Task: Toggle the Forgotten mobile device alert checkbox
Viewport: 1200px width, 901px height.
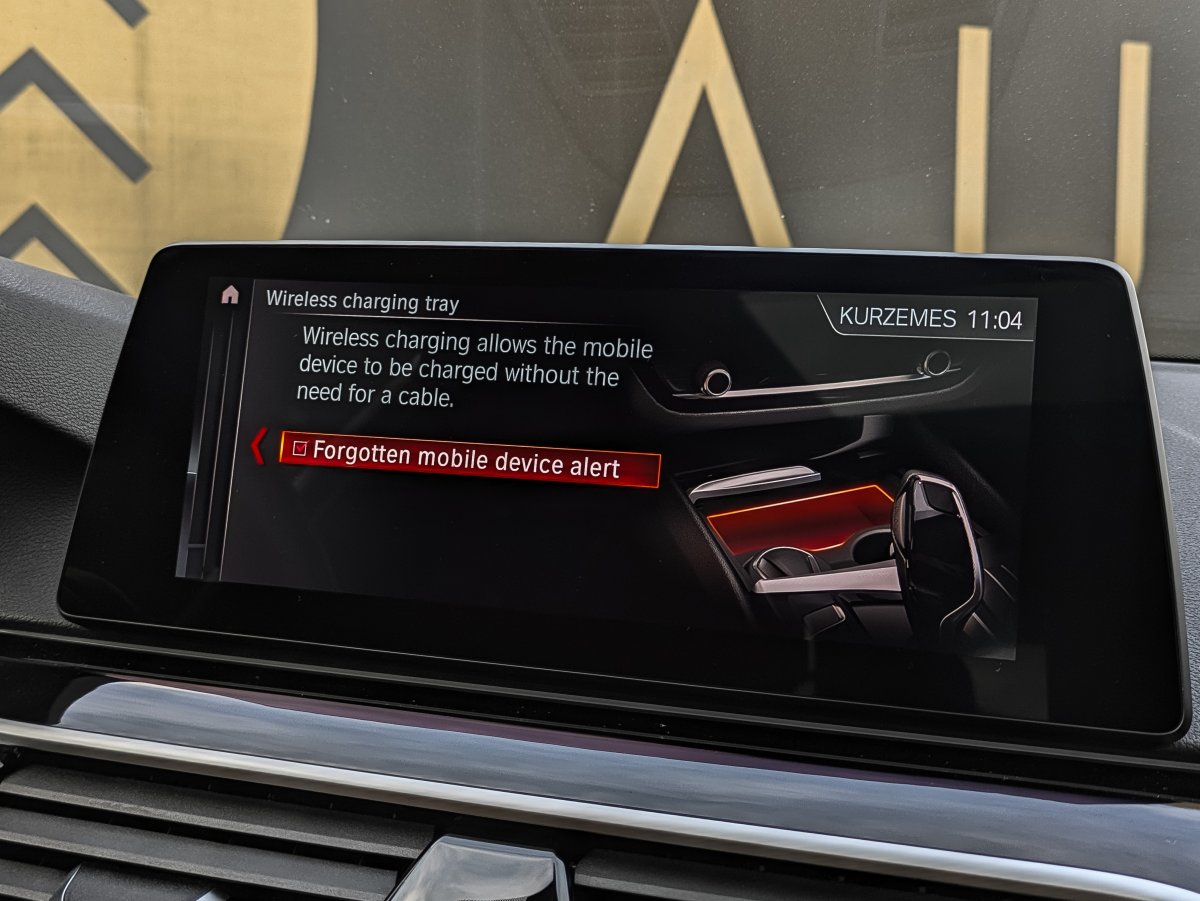Action: click(298, 449)
